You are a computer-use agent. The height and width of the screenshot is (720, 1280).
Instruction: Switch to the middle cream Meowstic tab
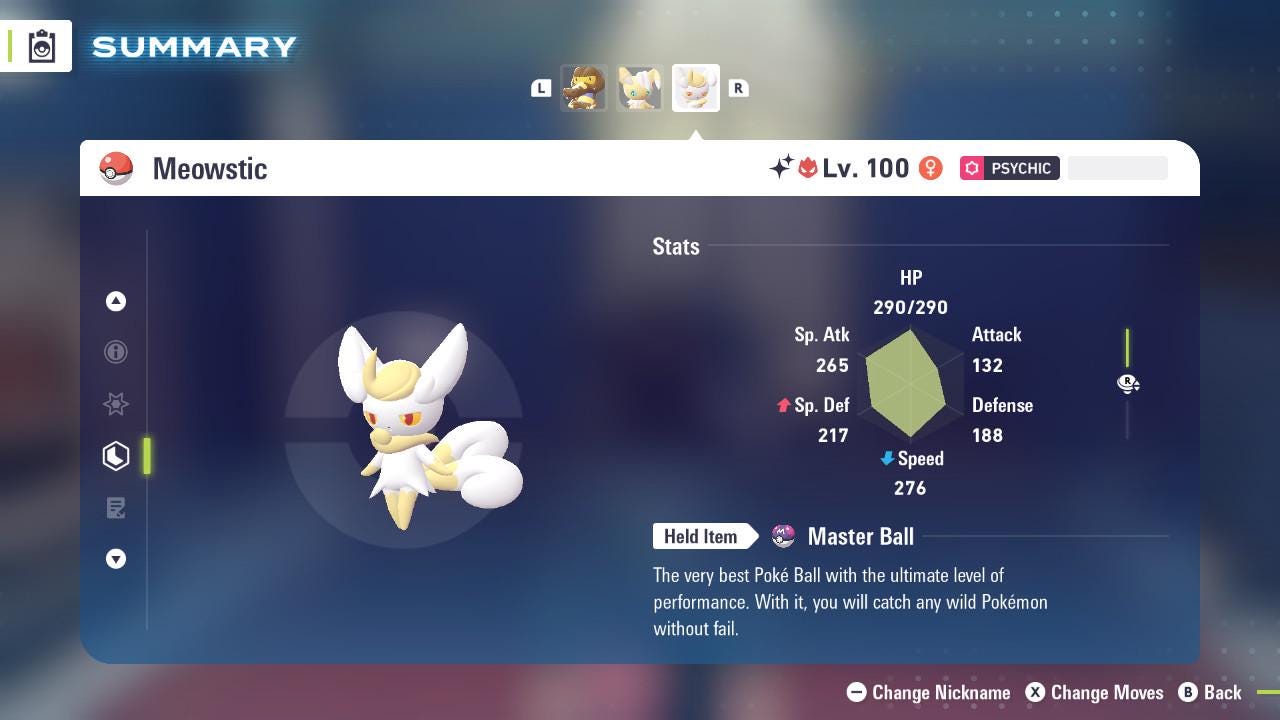(x=640, y=88)
